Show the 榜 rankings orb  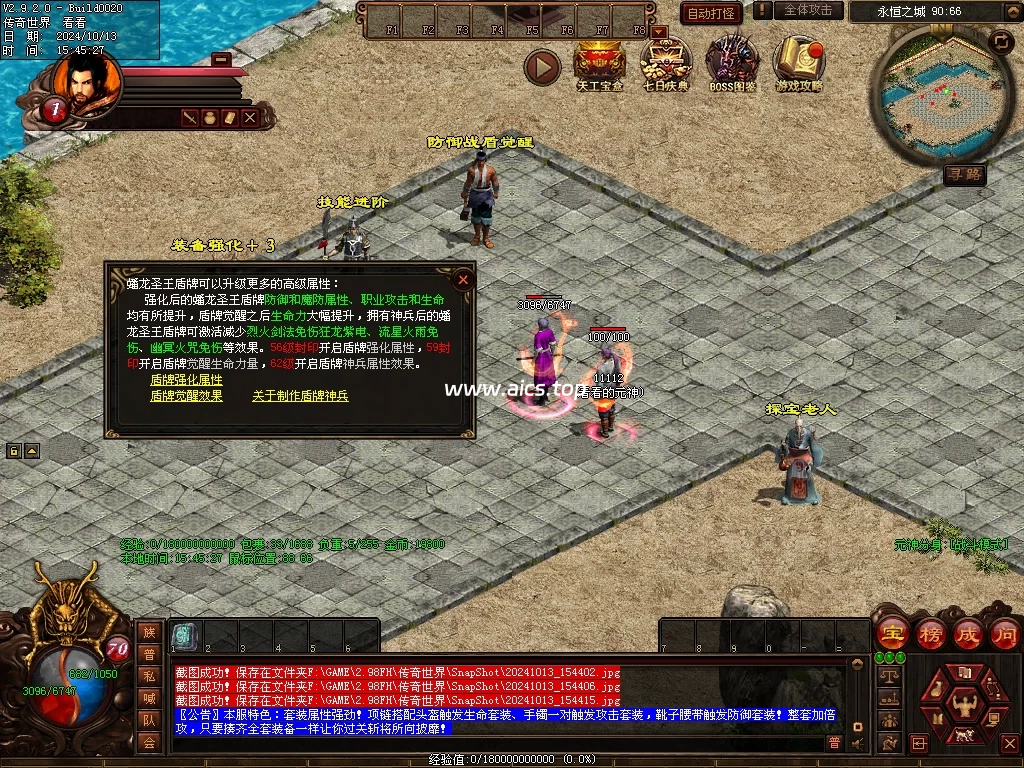(931, 634)
